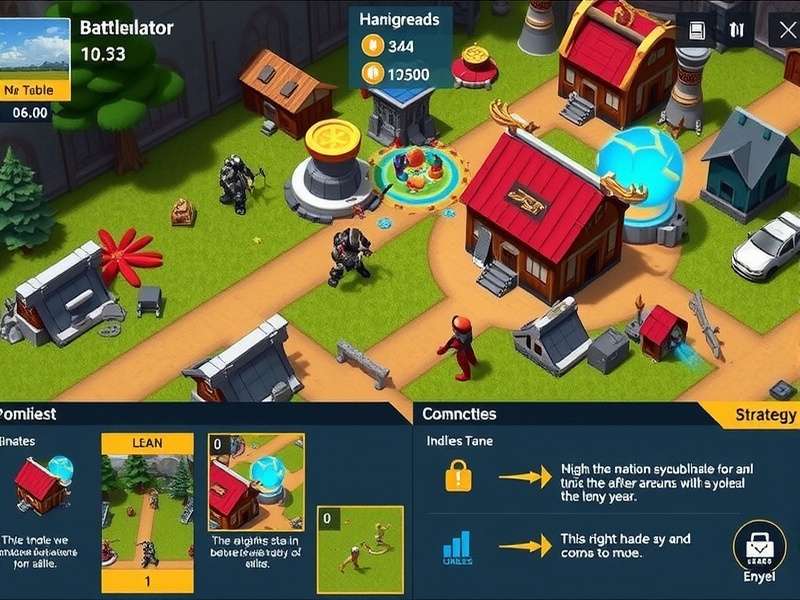
Task: Open the Hanigreads resource panel
Action: coord(400,47)
